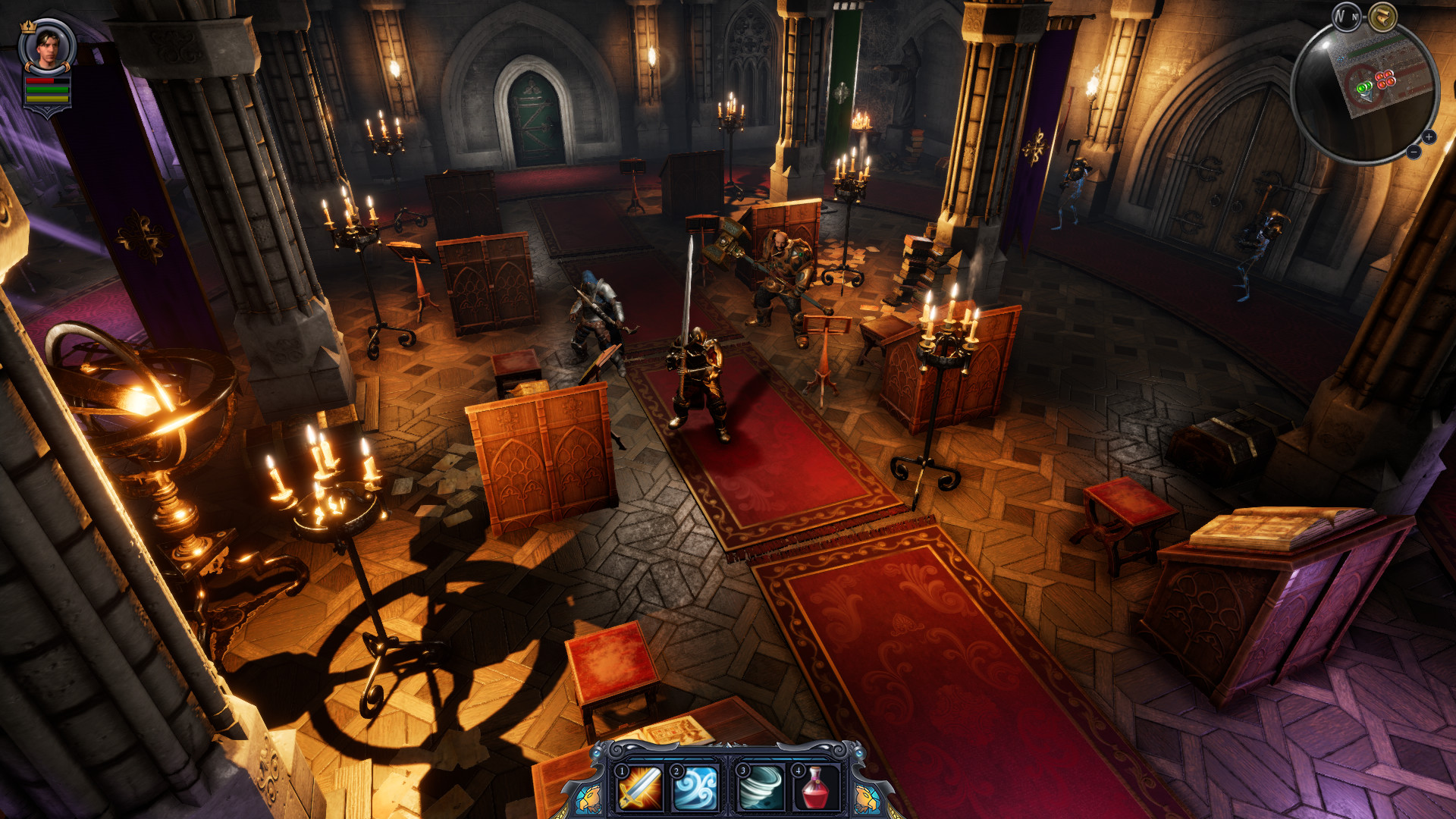
Task: Click the yellow bar under the portrait
Action: [47, 99]
